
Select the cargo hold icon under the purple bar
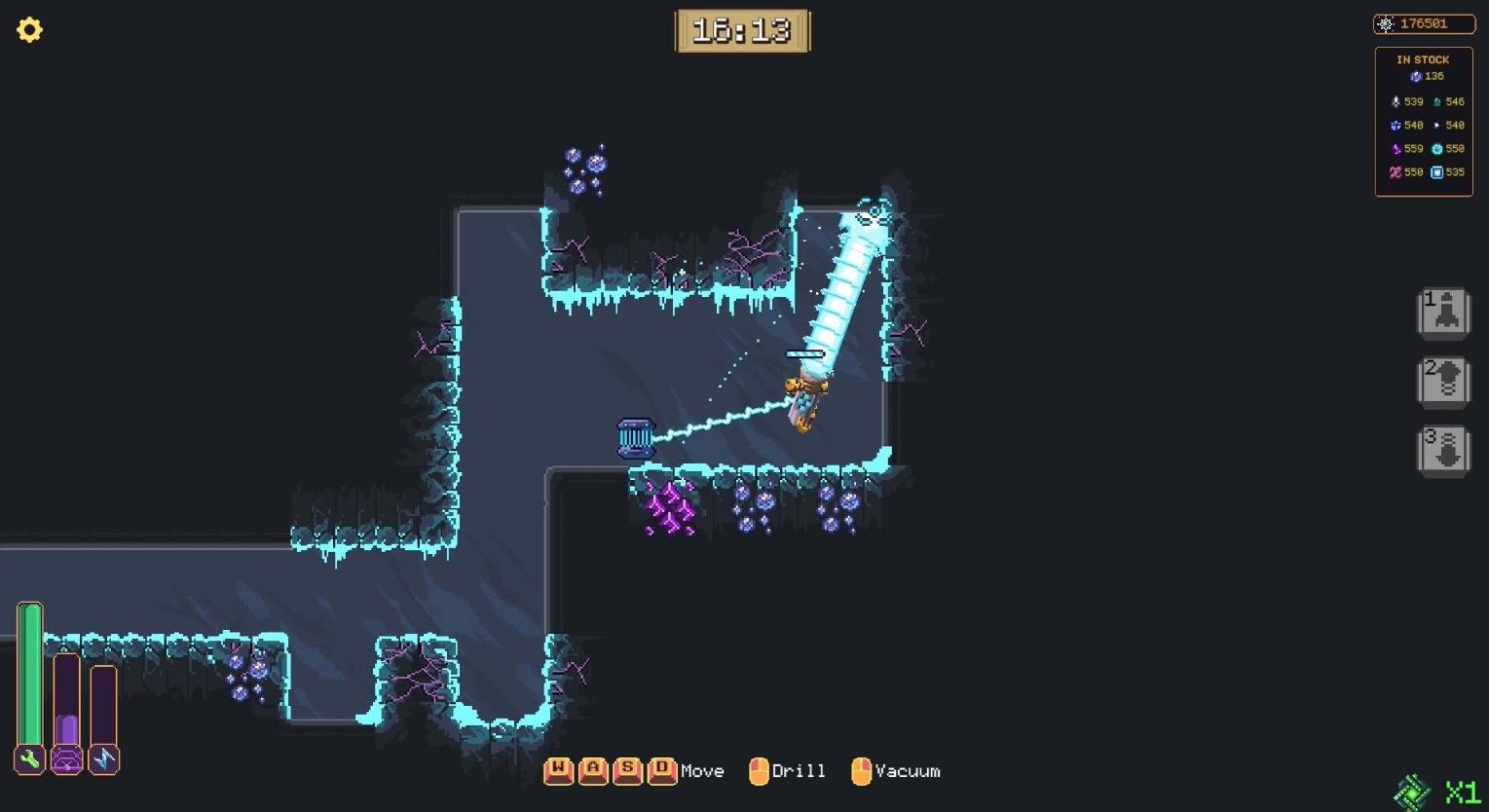(66, 758)
